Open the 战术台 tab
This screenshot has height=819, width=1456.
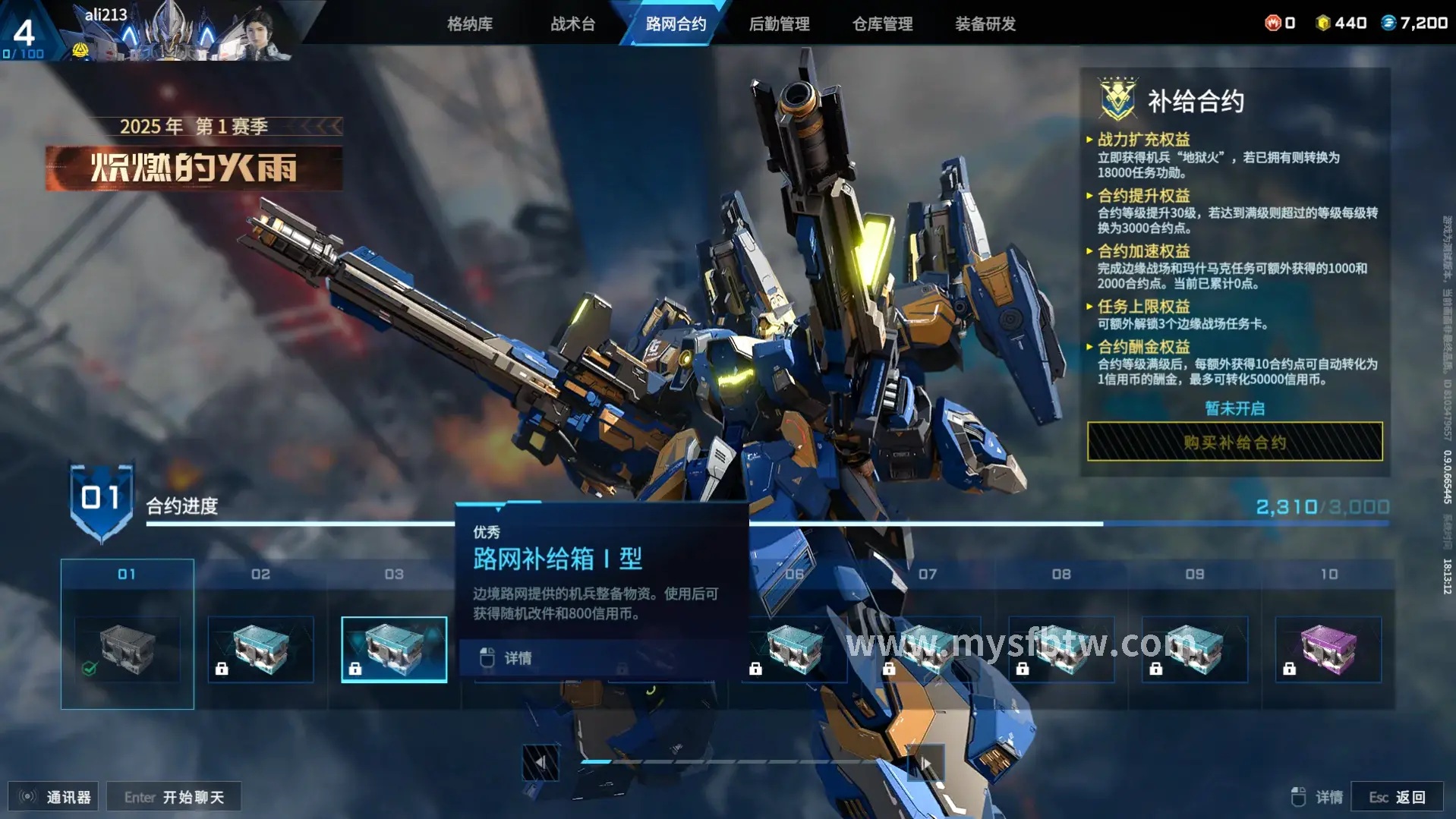(x=572, y=24)
